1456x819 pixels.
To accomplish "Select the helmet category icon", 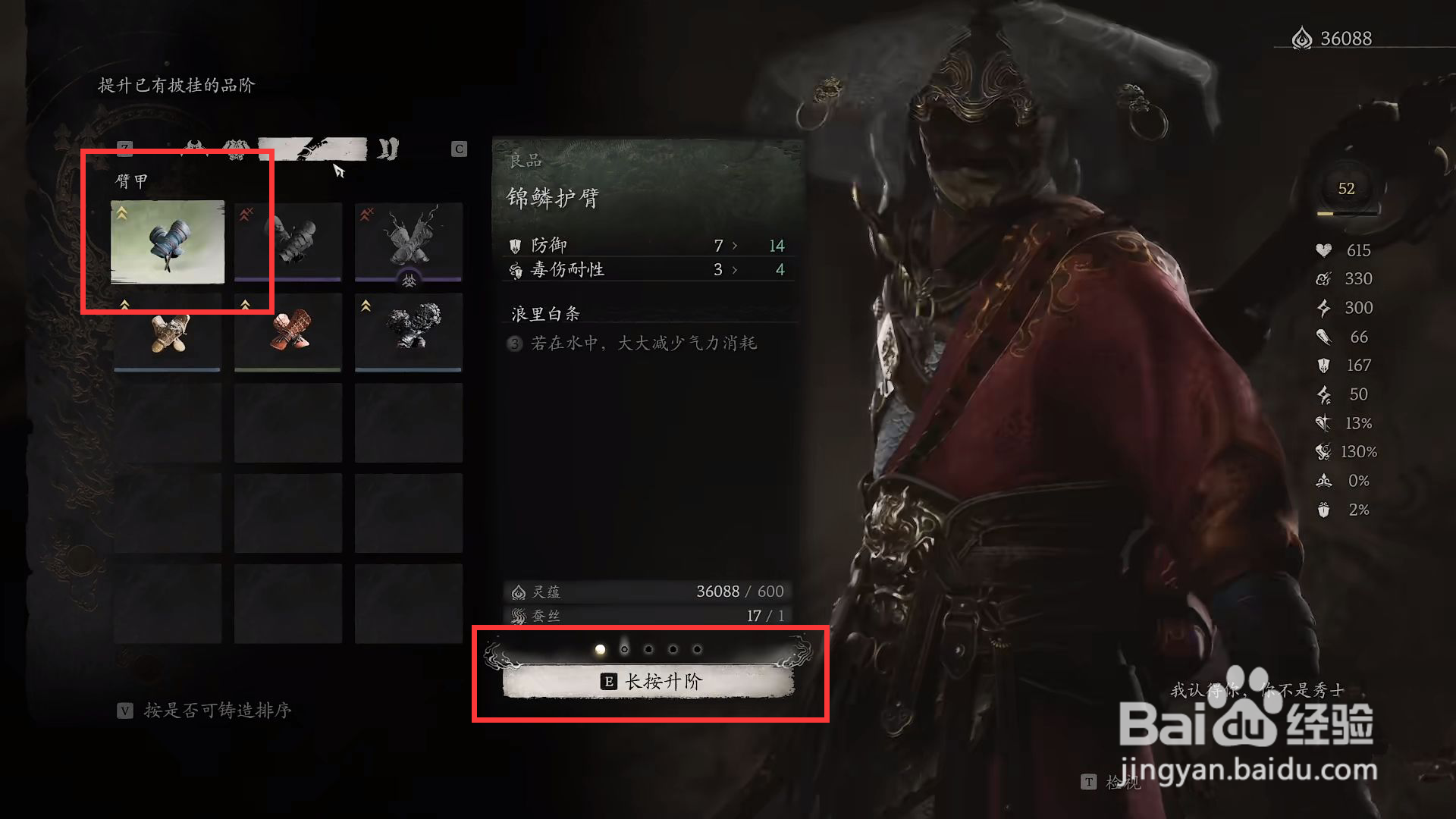I will pos(195,147).
